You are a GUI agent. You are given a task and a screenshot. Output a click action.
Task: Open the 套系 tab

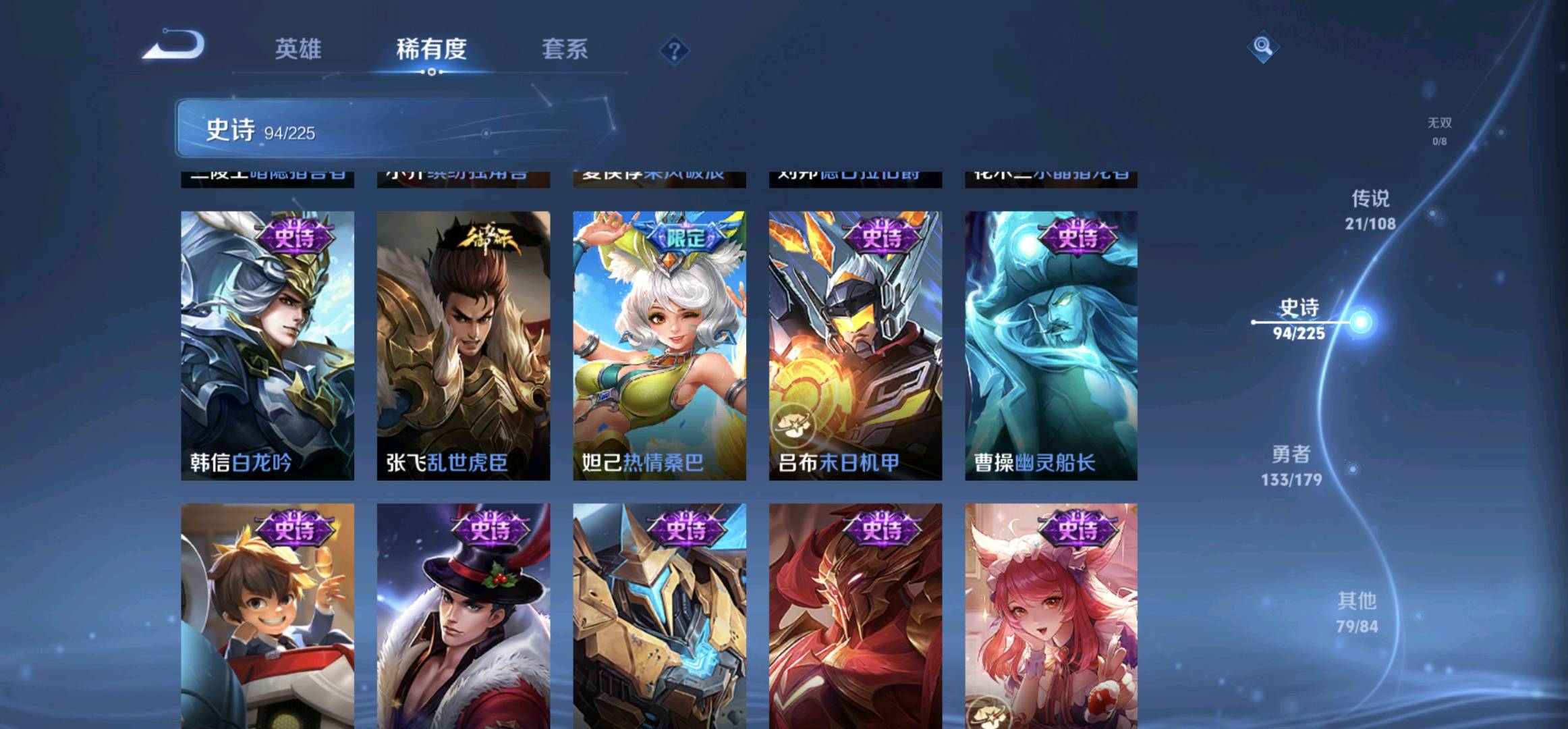click(x=565, y=49)
